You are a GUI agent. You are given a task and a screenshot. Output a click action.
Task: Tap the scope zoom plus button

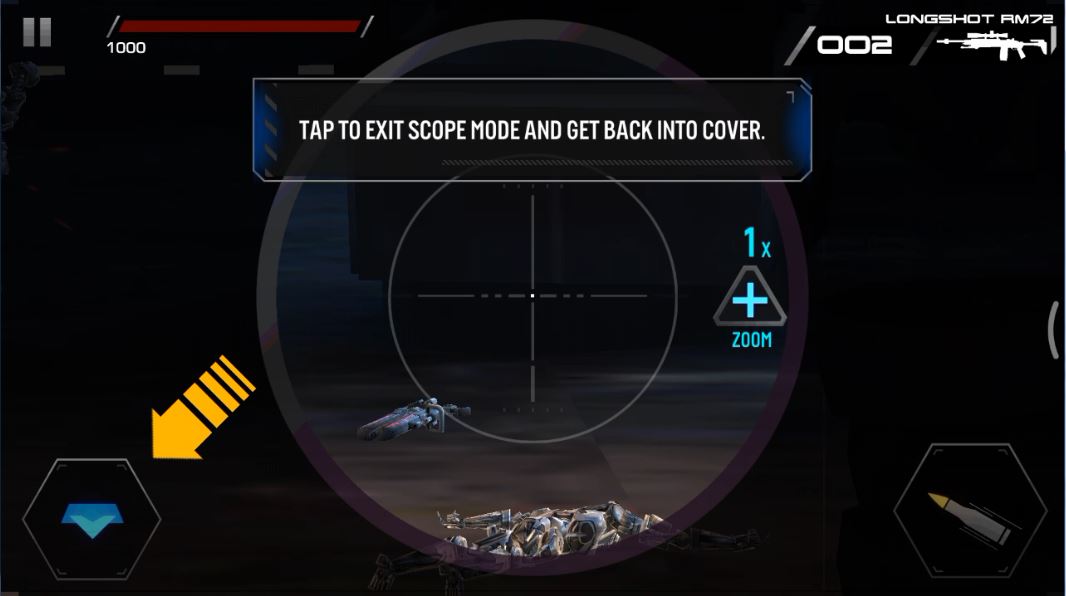750,301
